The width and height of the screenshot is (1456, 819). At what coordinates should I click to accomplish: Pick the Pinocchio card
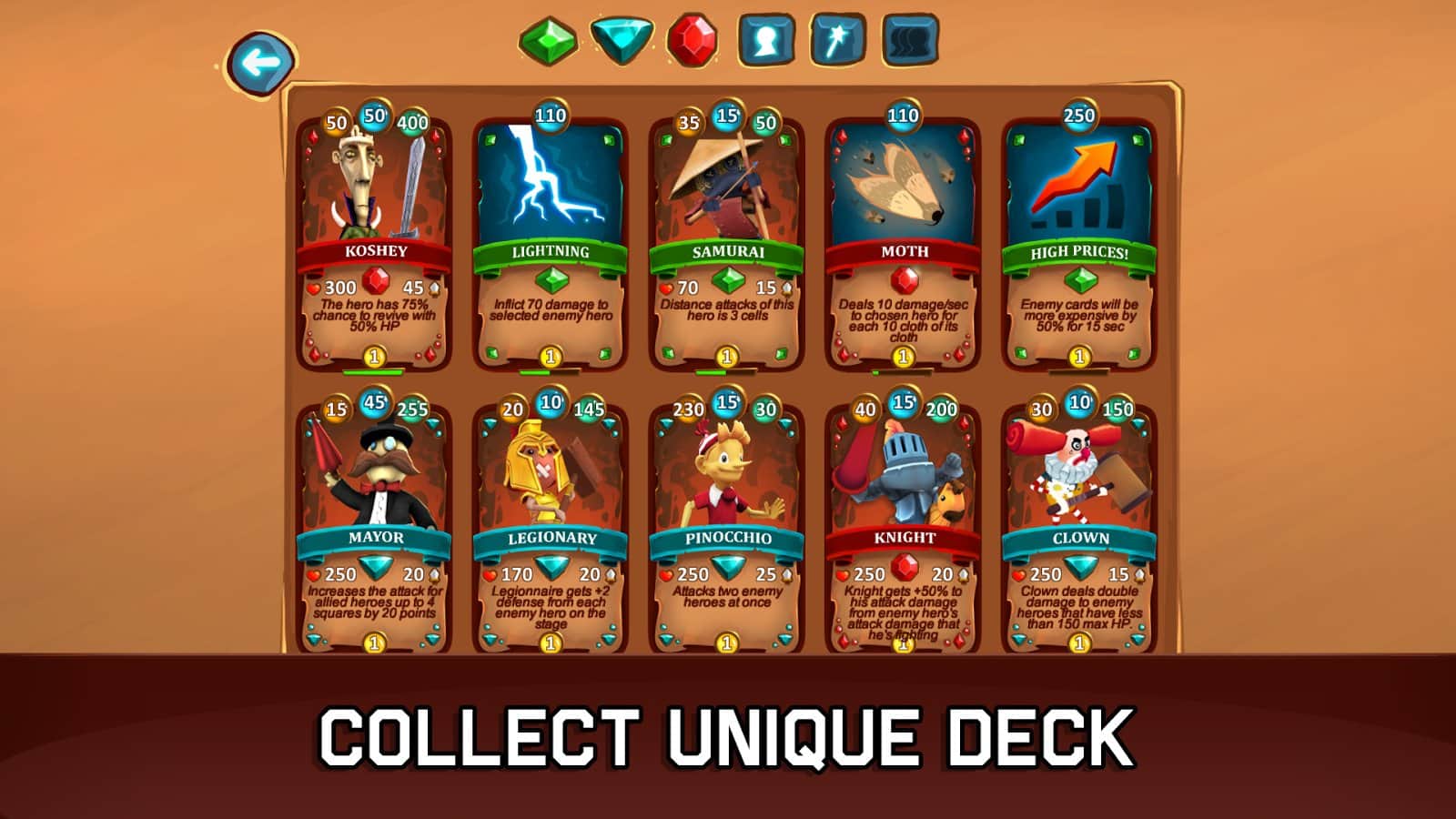pos(726,528)
